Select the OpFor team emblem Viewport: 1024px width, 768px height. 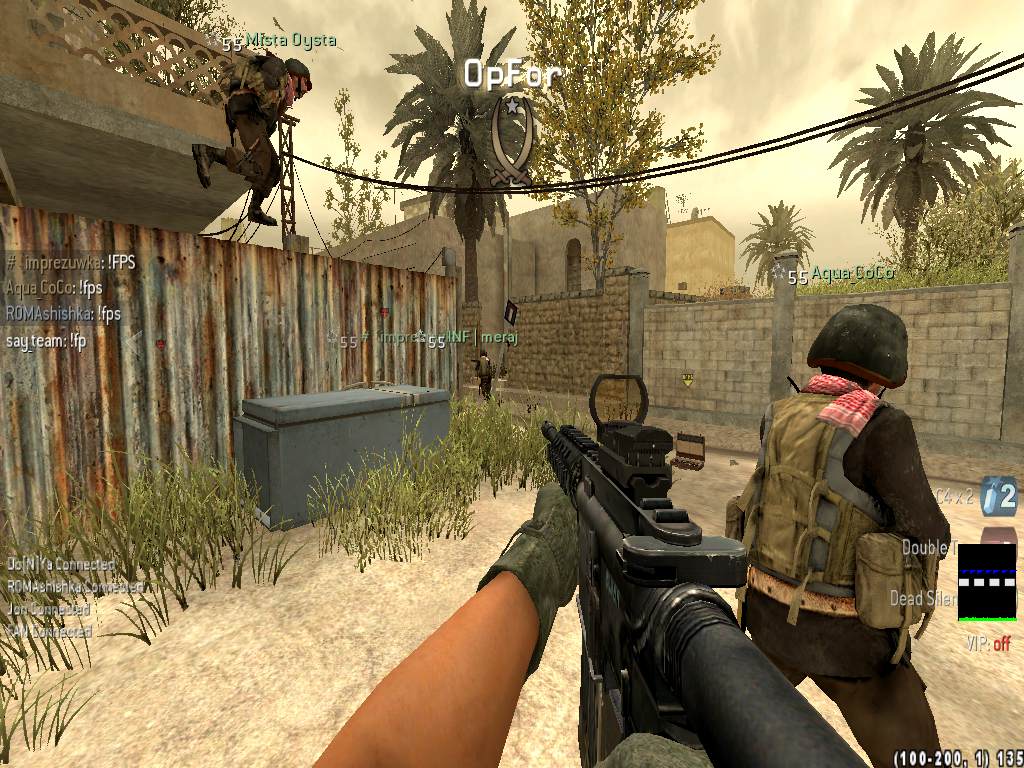[x=512, y=142]
